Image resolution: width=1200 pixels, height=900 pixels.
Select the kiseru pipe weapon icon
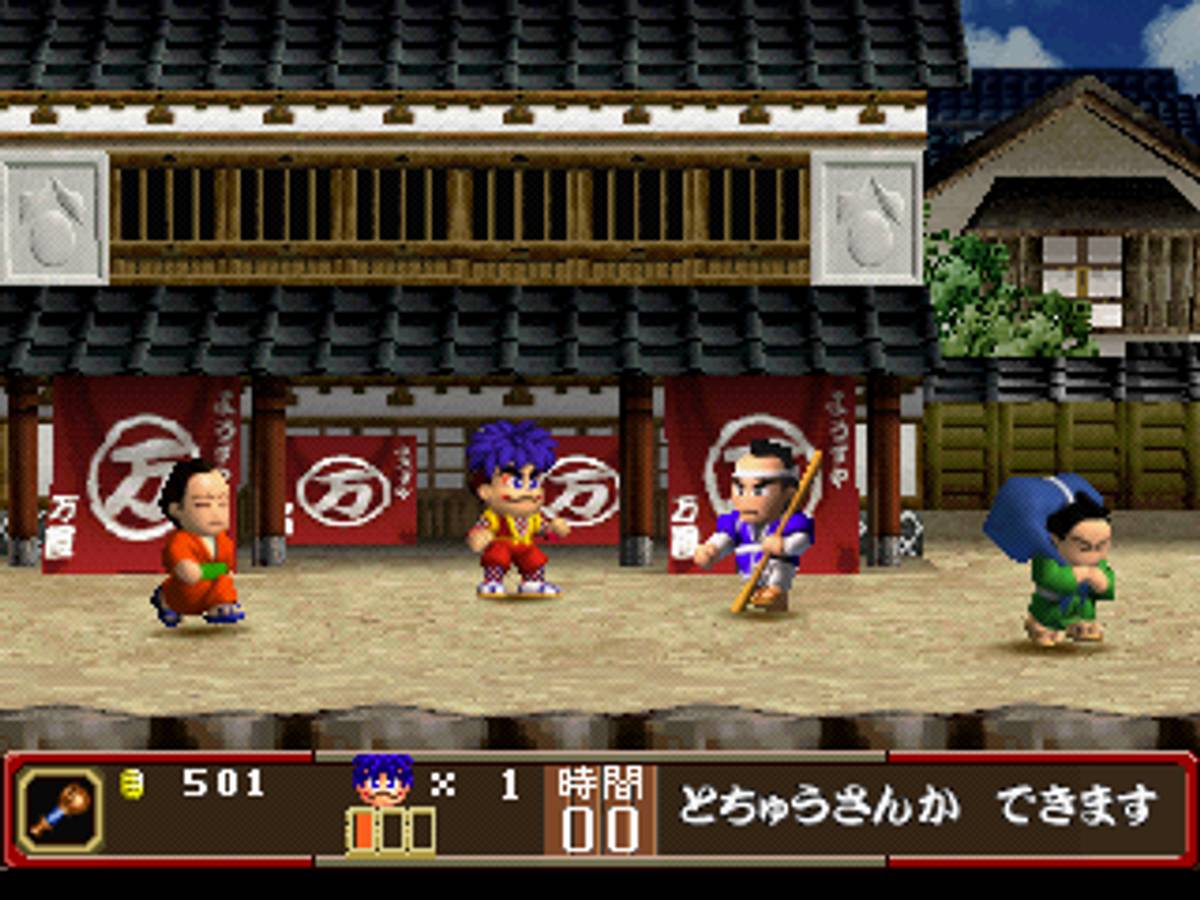pyautogui.click(x=59, y=809)
